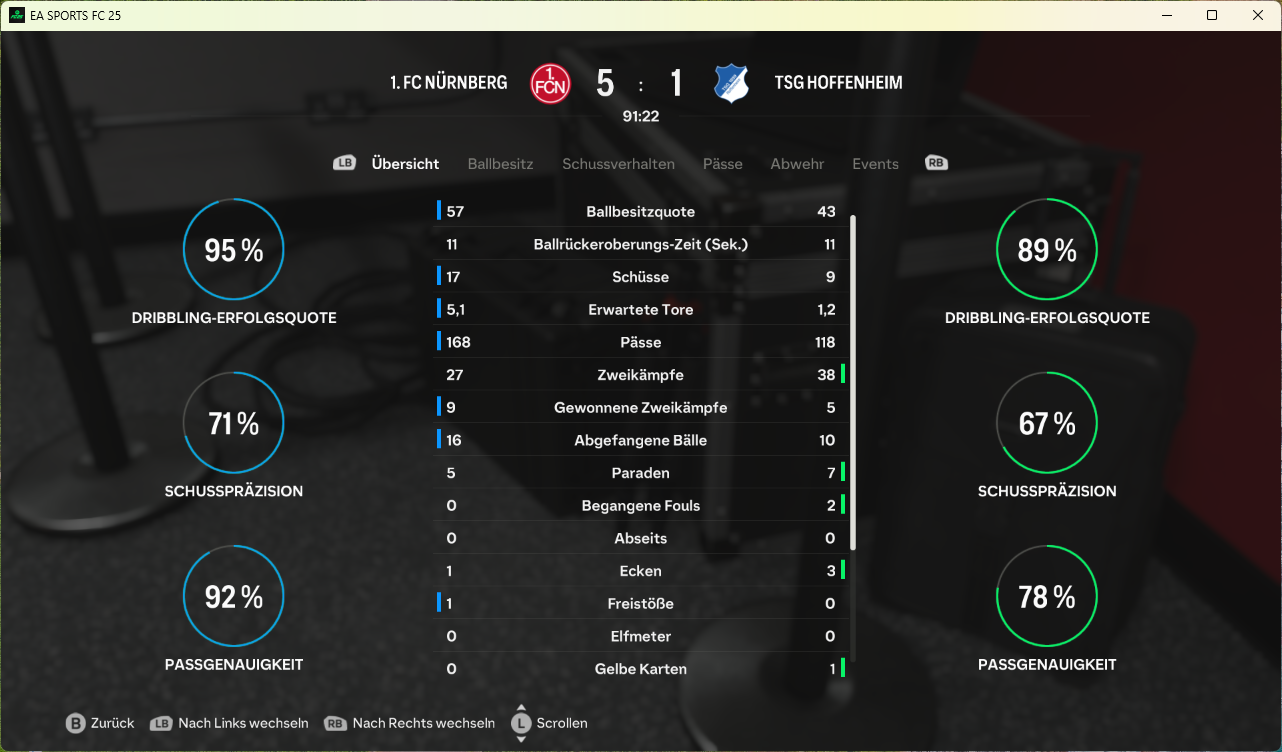Minimize the game window

click(x=1166, y=15)
